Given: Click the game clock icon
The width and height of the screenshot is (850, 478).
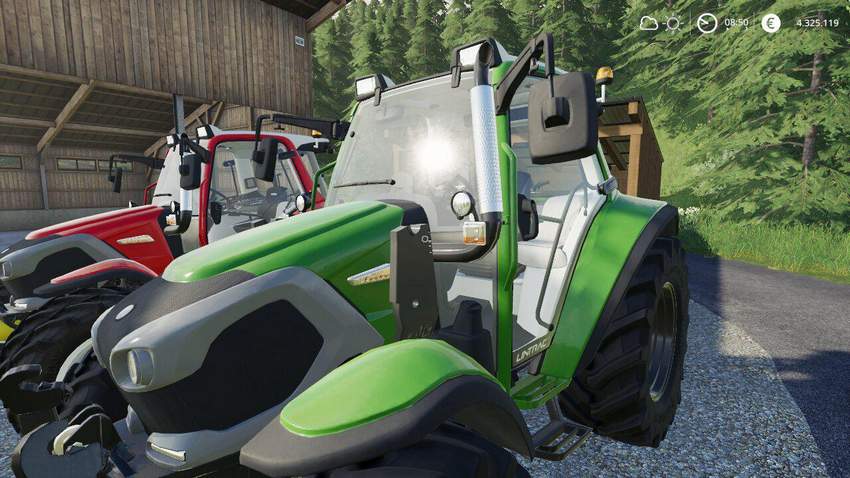Looking at the screenshot, I should pyautogui.click(x=707, y=23).
